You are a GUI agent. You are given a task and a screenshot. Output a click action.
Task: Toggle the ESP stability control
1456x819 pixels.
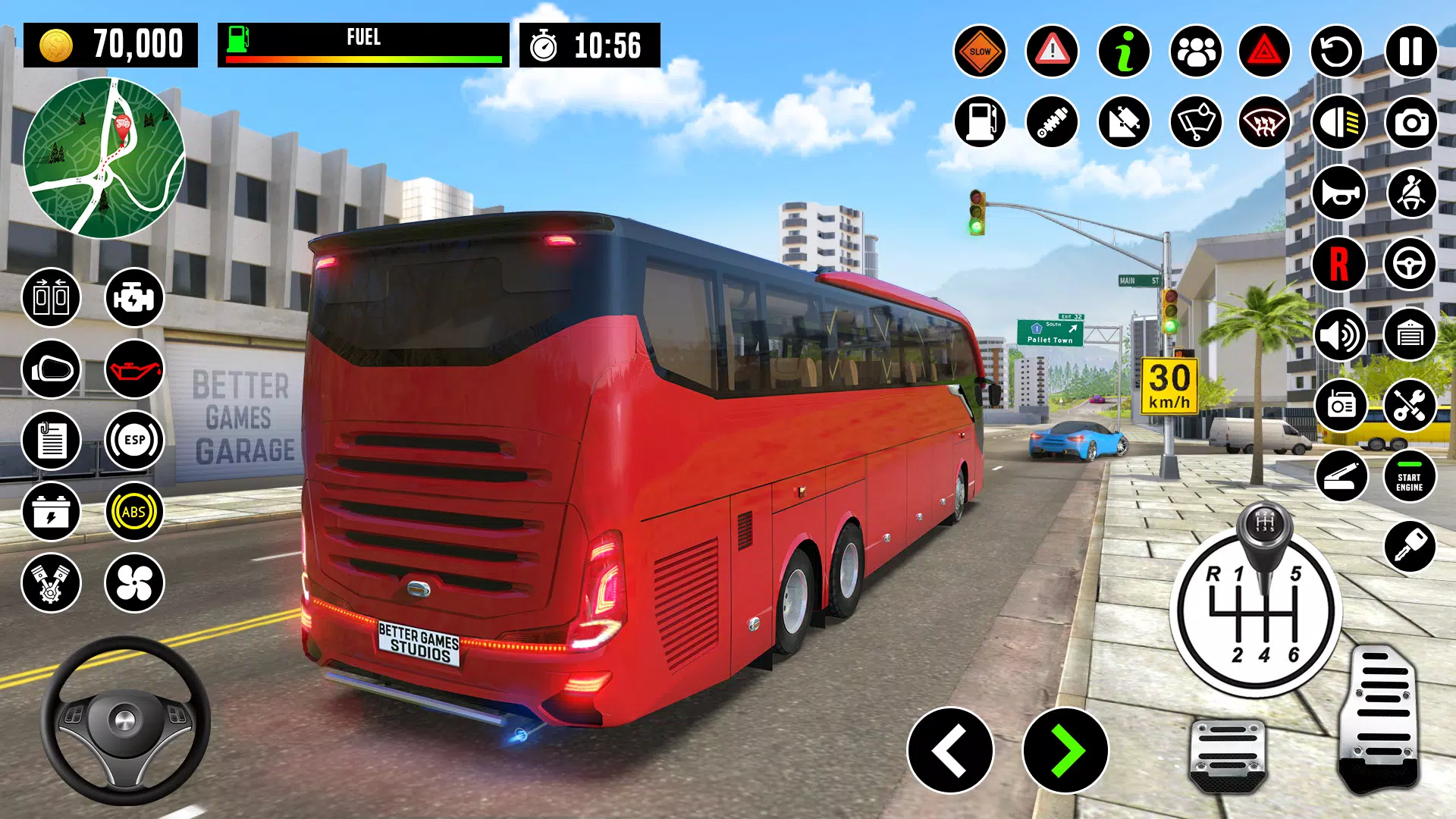click(134, 441)
